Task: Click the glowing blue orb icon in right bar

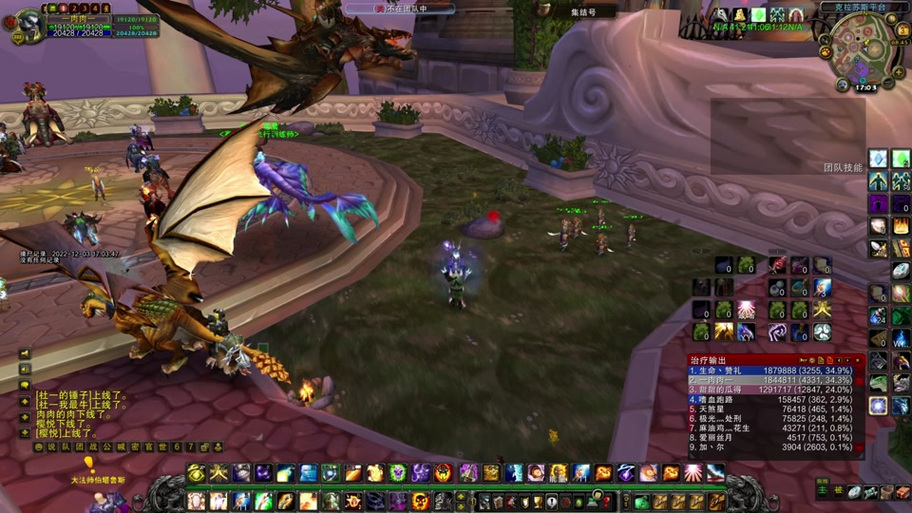Action: (x=877, y=406)
